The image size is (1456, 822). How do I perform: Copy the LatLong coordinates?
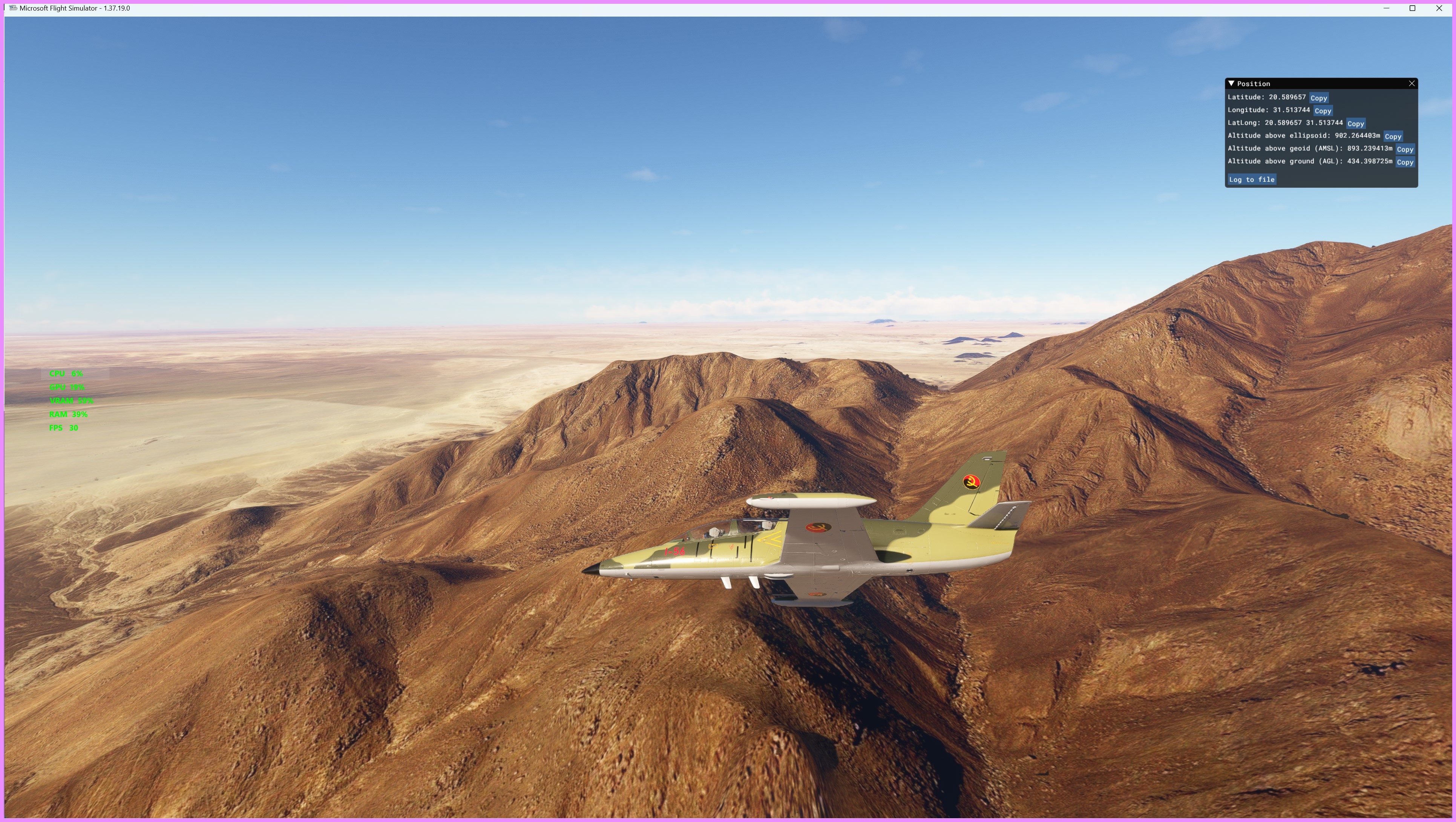click(x=1355, y=124)
